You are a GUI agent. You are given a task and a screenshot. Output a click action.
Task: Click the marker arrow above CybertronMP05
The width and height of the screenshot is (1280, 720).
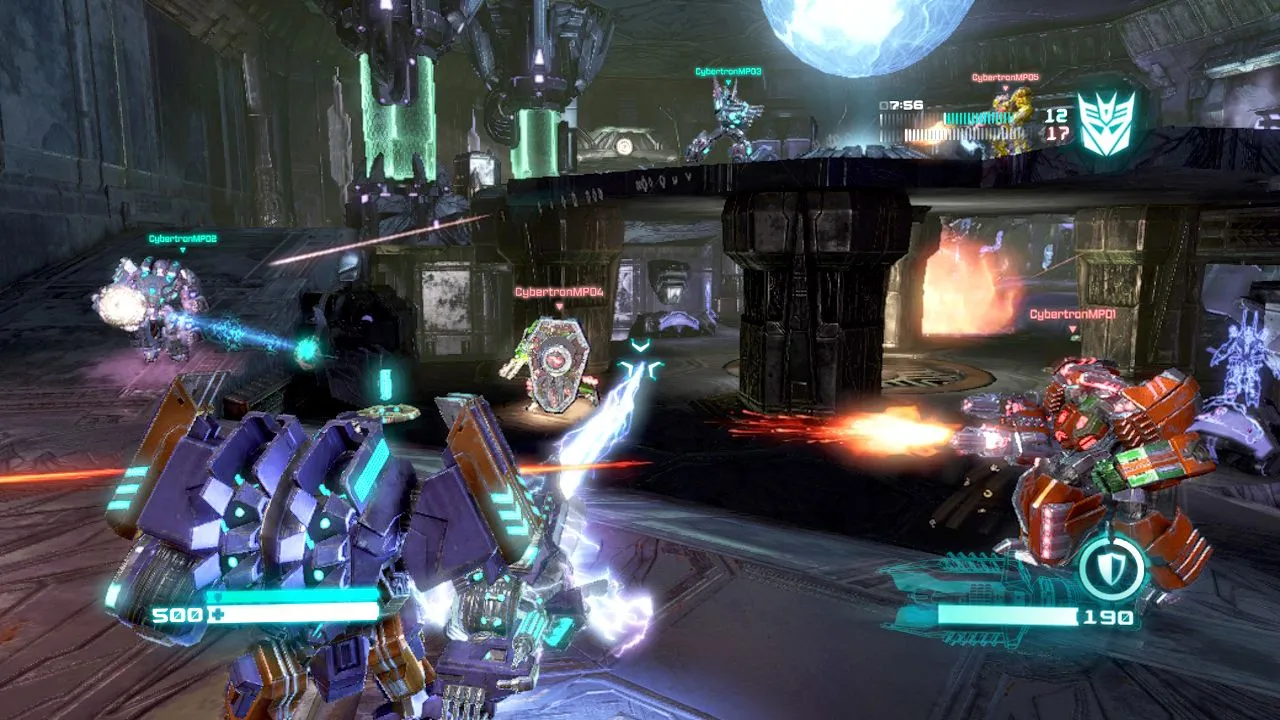1005,88
